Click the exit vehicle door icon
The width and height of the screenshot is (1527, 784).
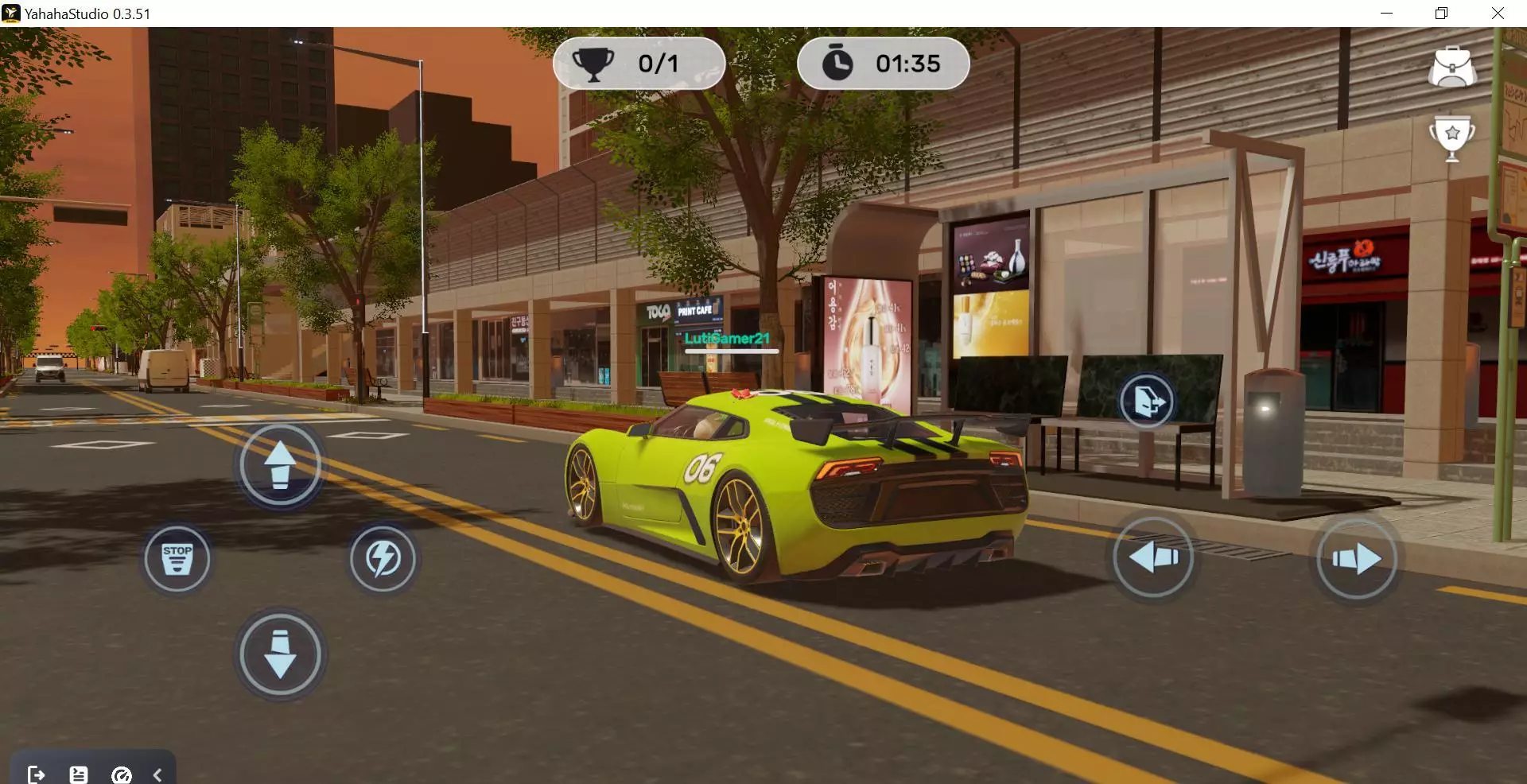point(1147,402)
